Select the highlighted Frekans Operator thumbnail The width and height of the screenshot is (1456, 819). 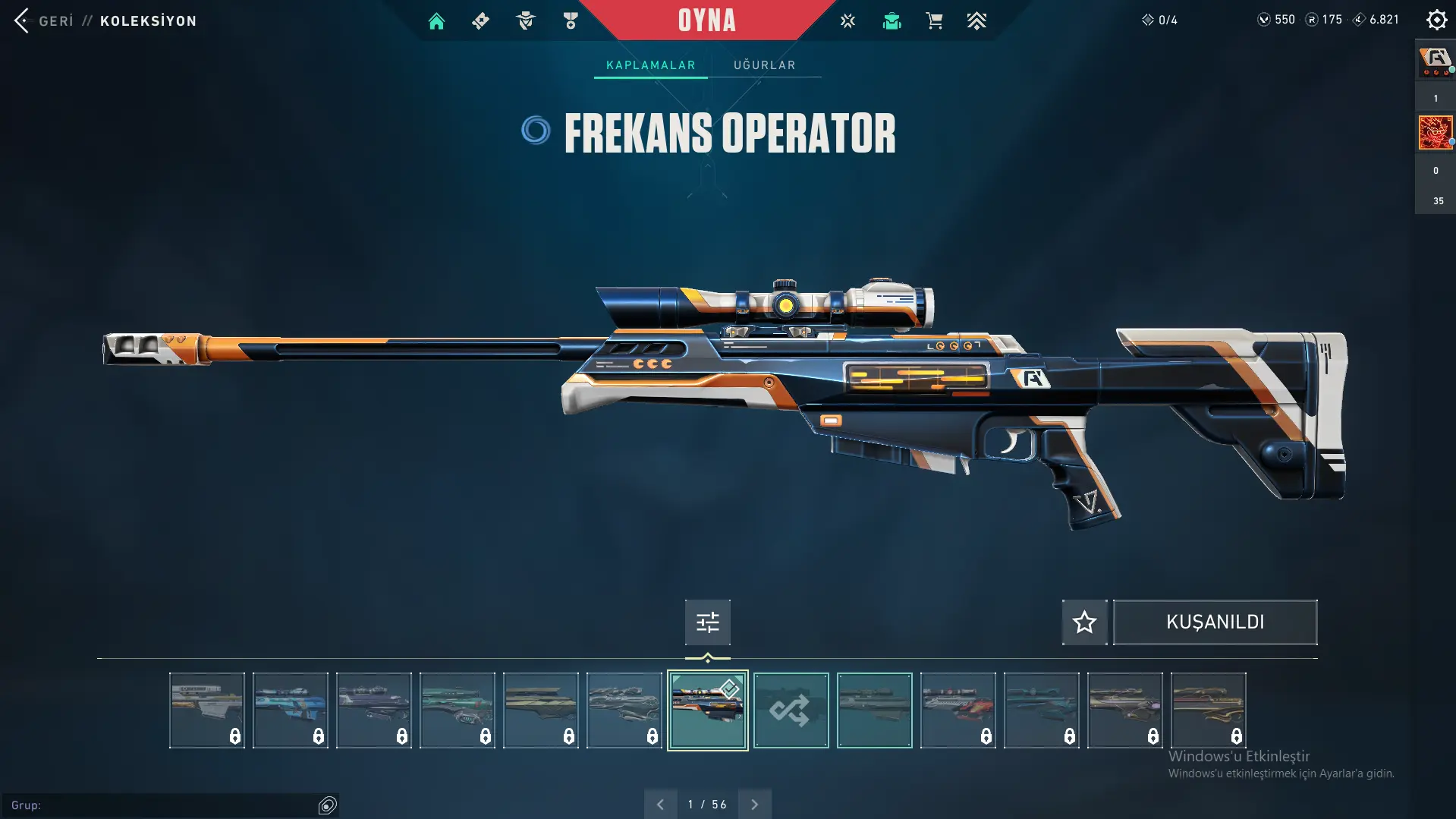point(707,710)
